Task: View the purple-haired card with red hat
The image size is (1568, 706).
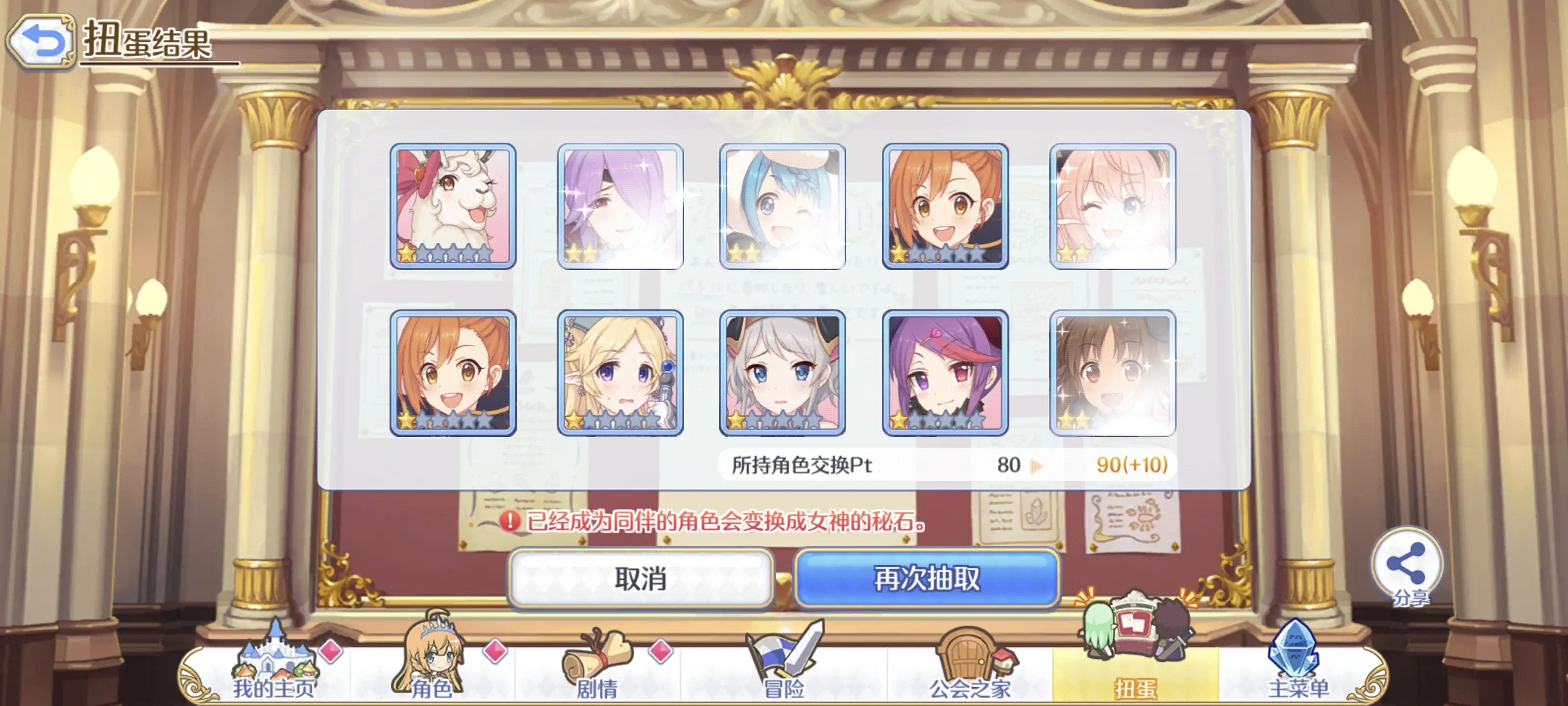Action: tap(945, 373)
